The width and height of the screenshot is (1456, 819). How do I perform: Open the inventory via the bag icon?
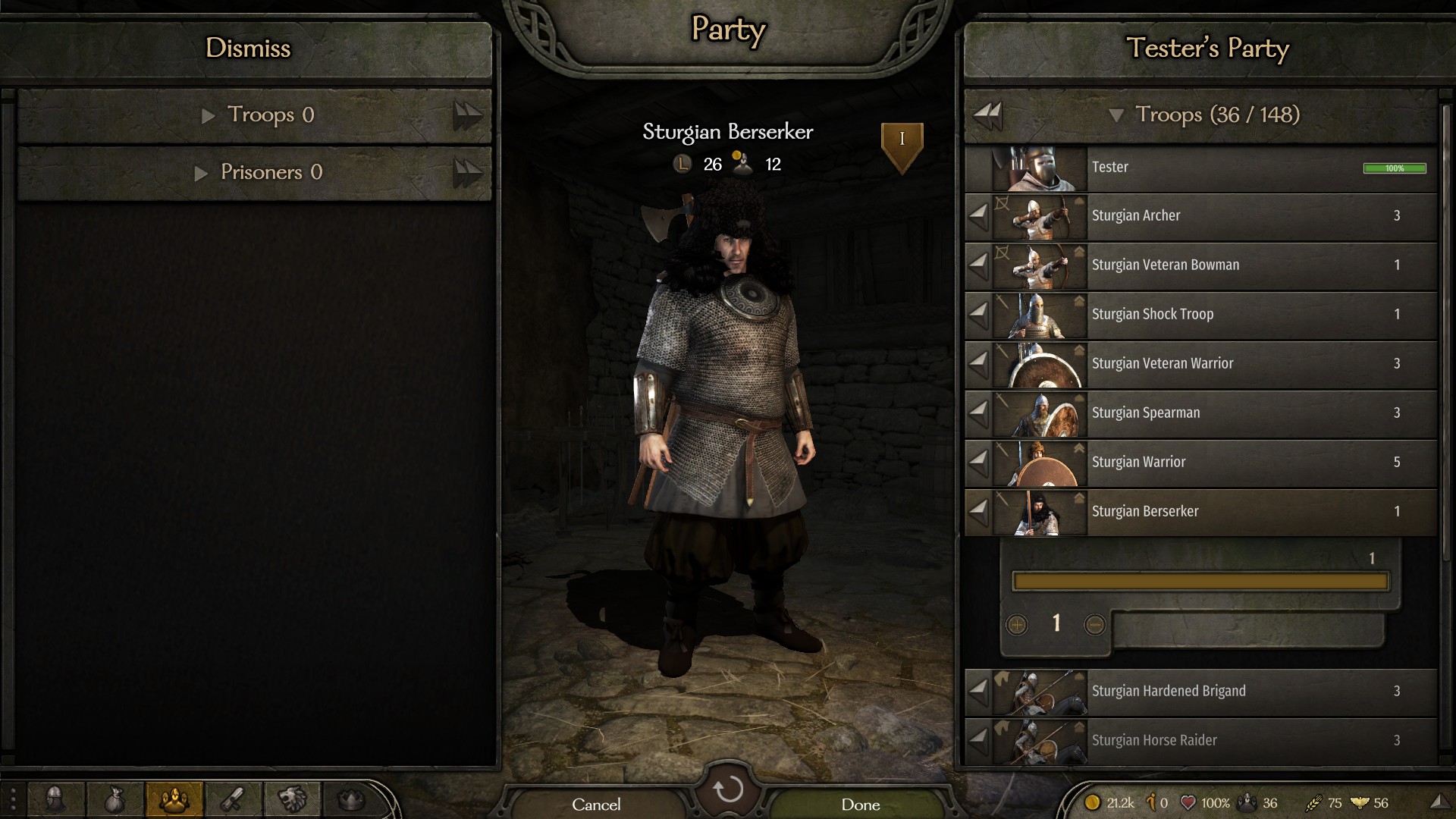click(115, 799)
